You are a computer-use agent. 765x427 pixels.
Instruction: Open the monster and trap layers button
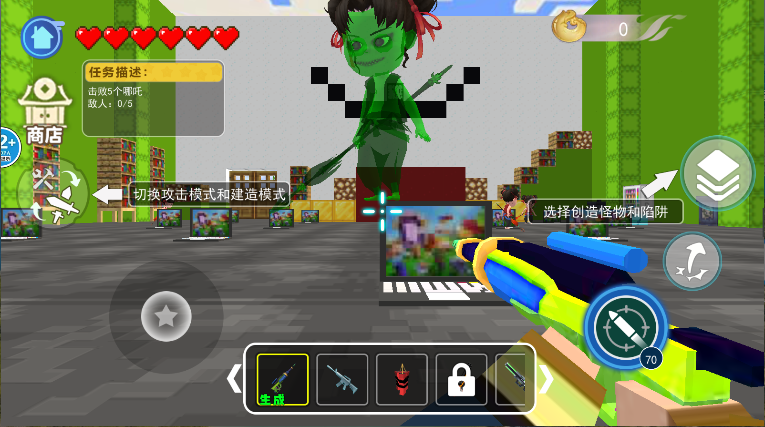click(718, 173)
